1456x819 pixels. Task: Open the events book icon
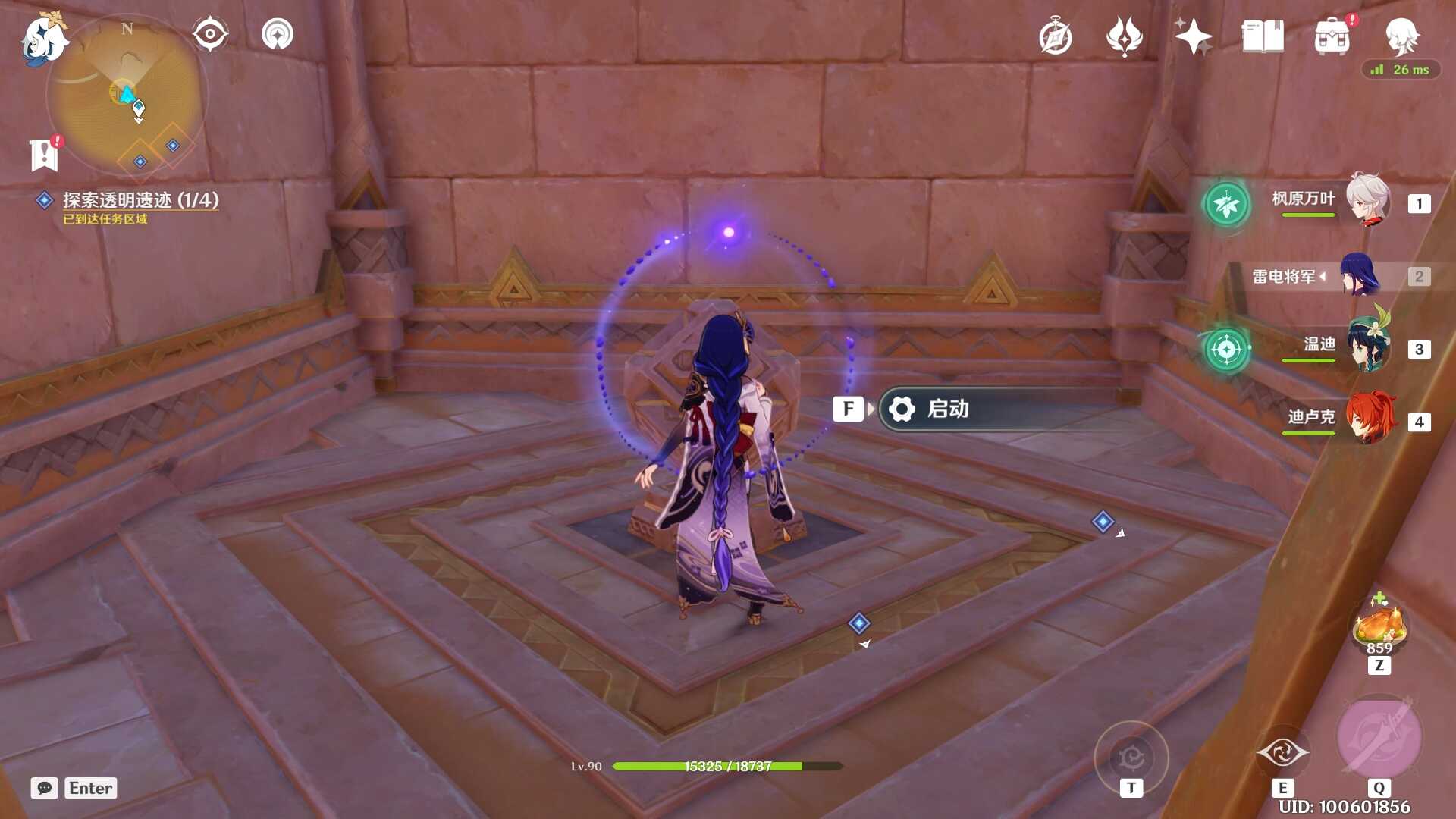click(1263, 36)
